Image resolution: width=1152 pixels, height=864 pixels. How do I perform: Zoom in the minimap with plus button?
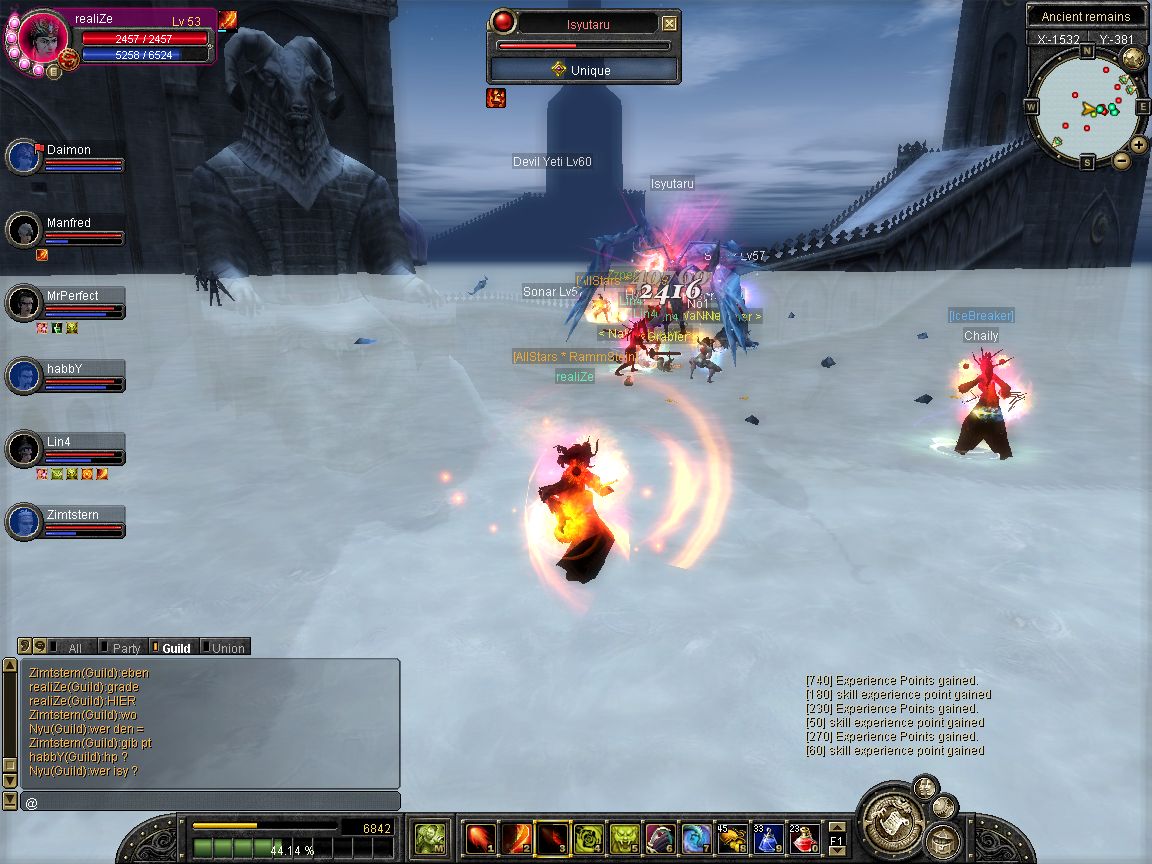pyautogui.click(x=1141, y=143)
